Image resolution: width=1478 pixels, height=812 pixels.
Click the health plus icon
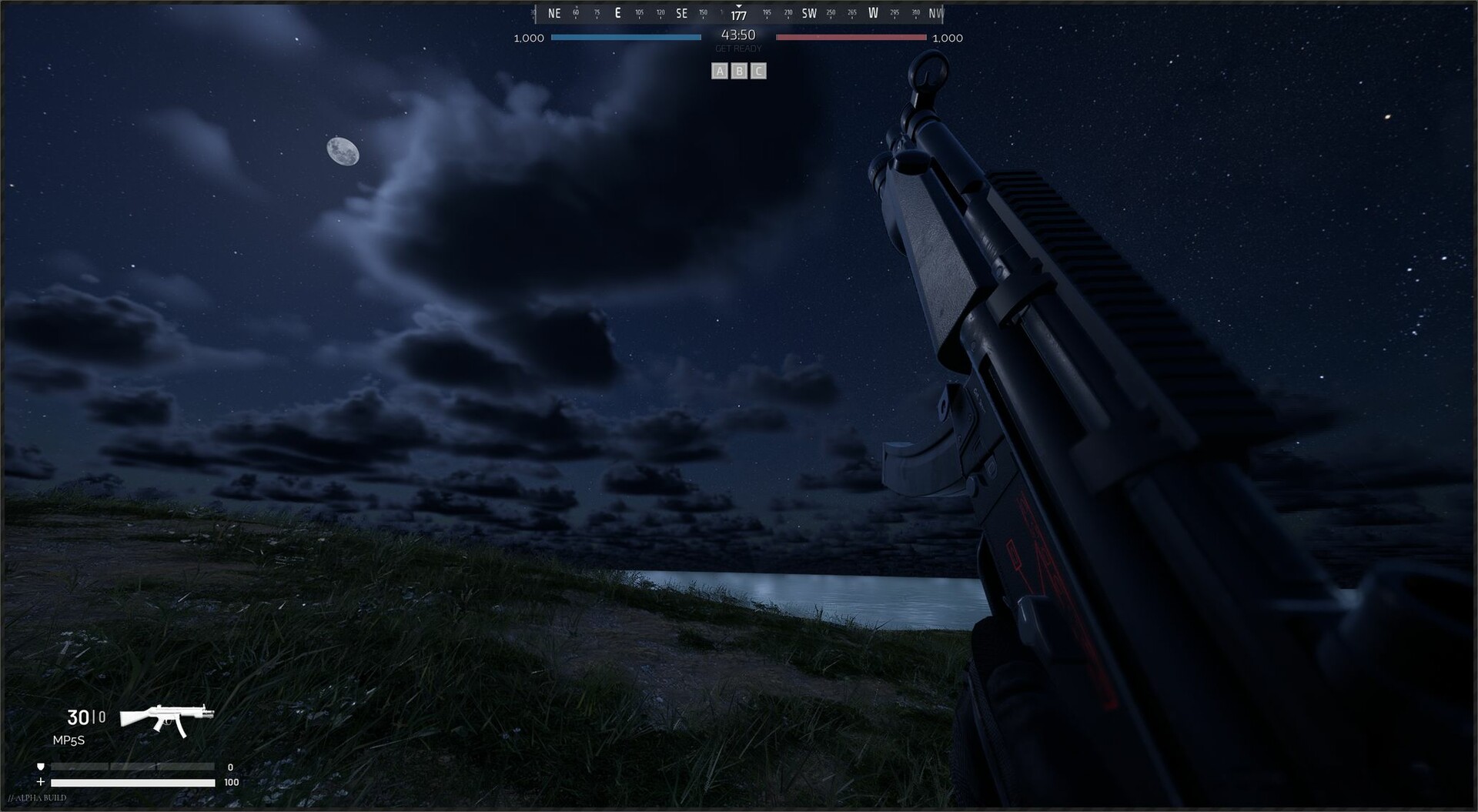click(x=40, y=782)
